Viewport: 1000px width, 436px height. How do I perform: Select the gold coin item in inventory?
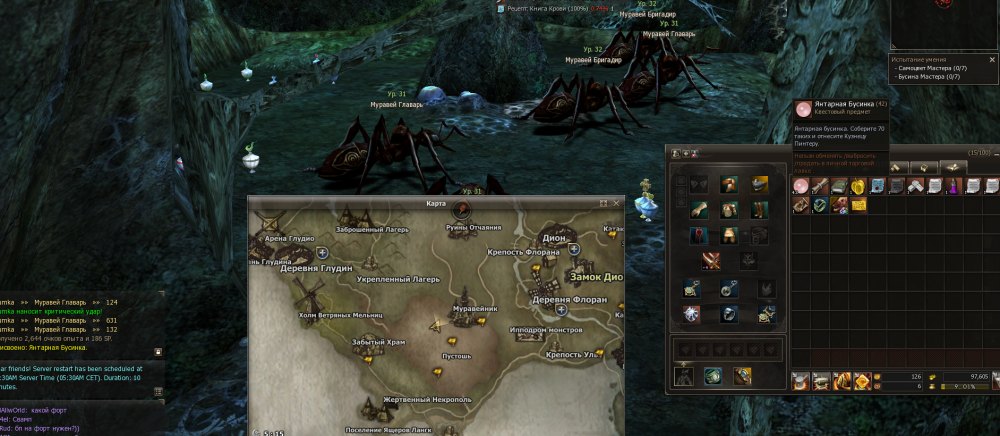(x=857, y=187)
